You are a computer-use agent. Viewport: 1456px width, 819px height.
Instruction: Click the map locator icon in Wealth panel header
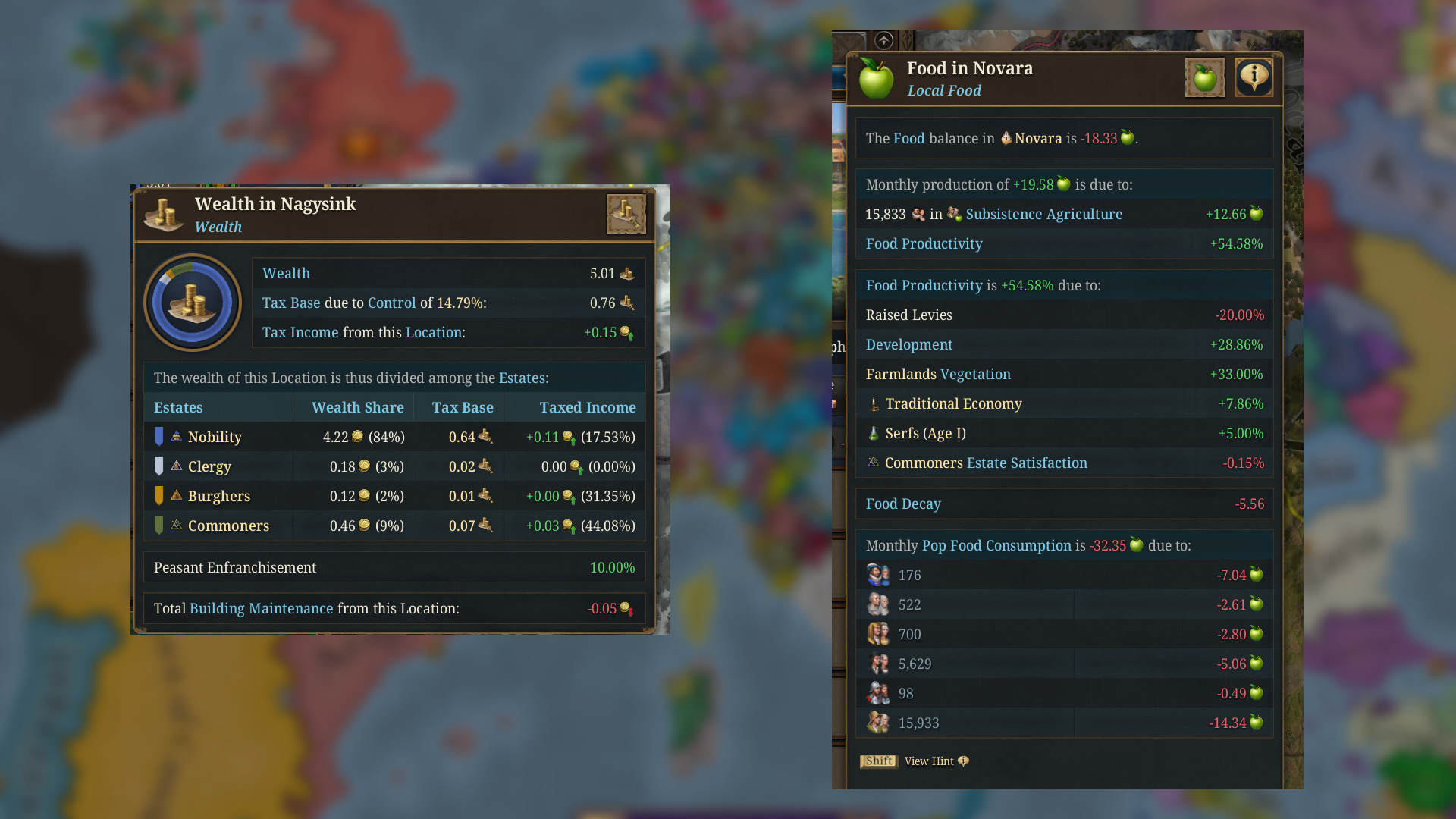626,215
